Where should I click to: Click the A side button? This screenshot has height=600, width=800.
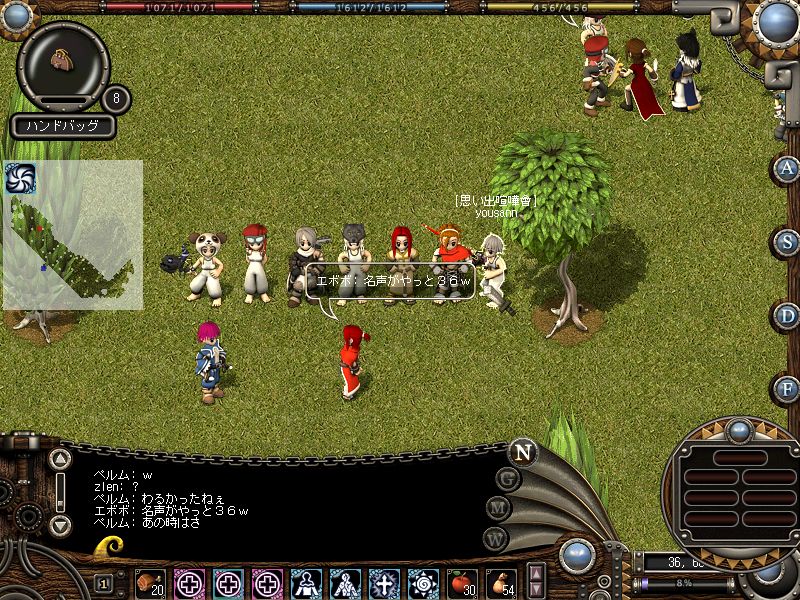[788, 168]
